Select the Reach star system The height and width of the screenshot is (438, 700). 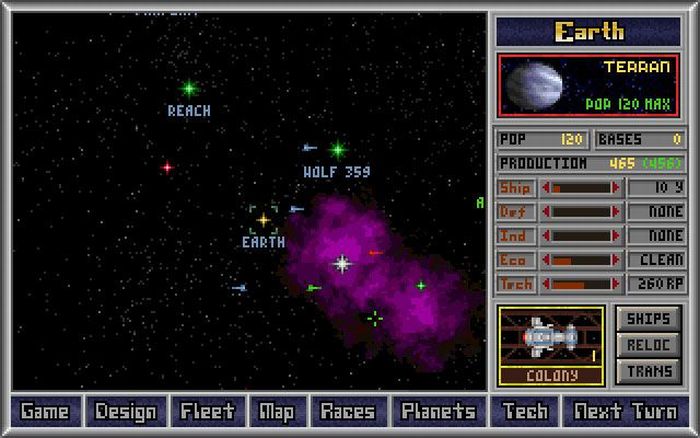click(188, 89)
